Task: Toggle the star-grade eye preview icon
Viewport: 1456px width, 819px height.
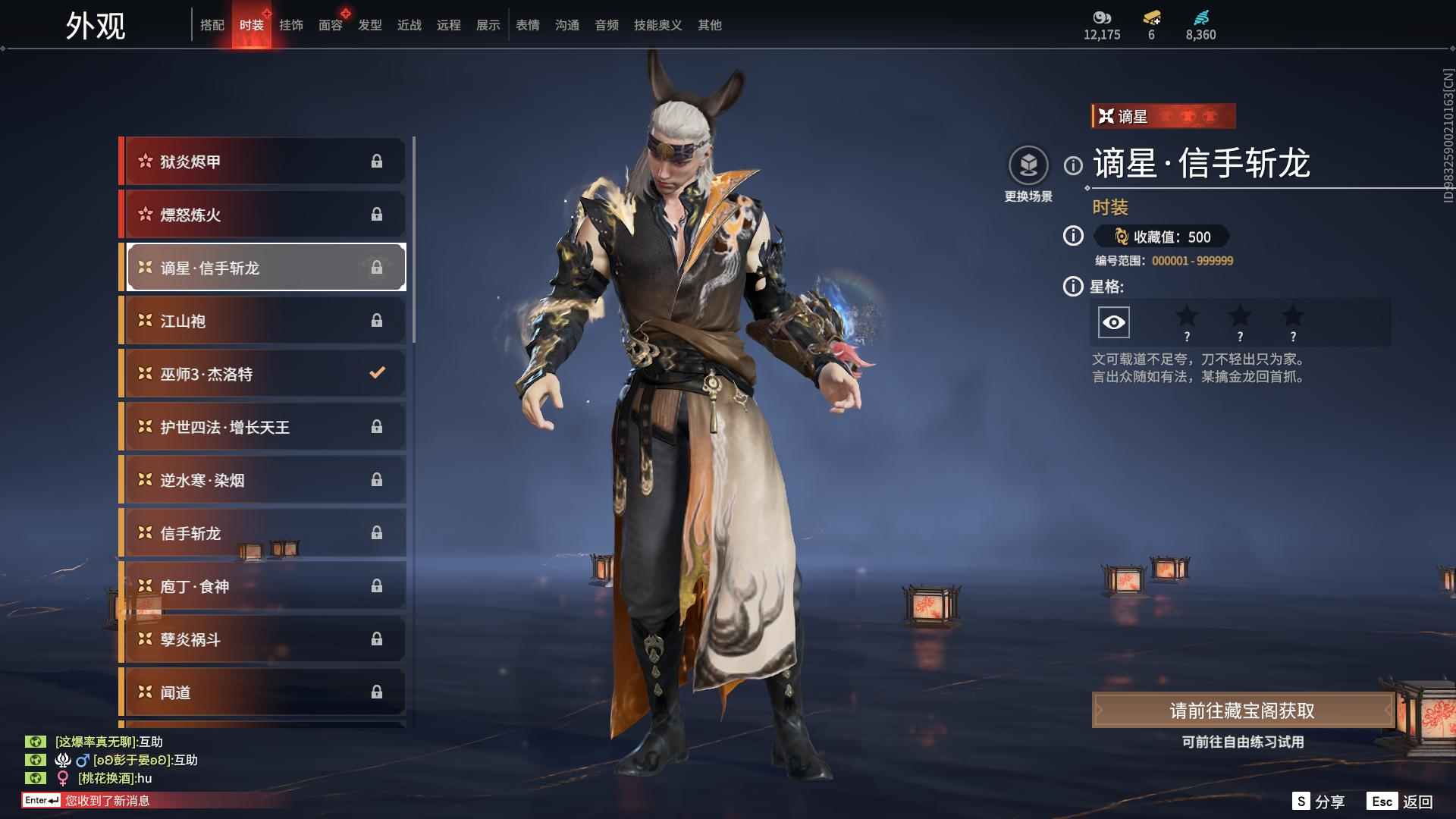Action: (x=1113, y=322)
